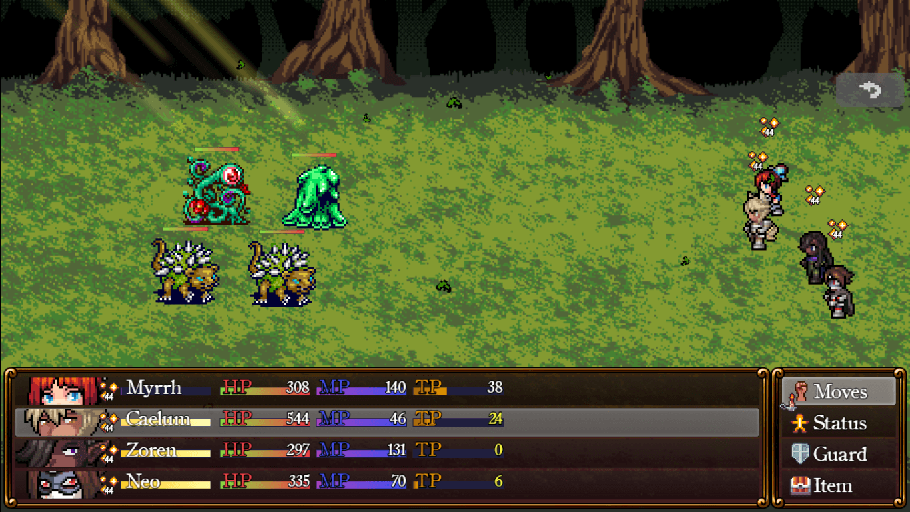The height and width of the screenshot is (512, 910).
Task: Click the back arrow button
Action: point(869,90)
